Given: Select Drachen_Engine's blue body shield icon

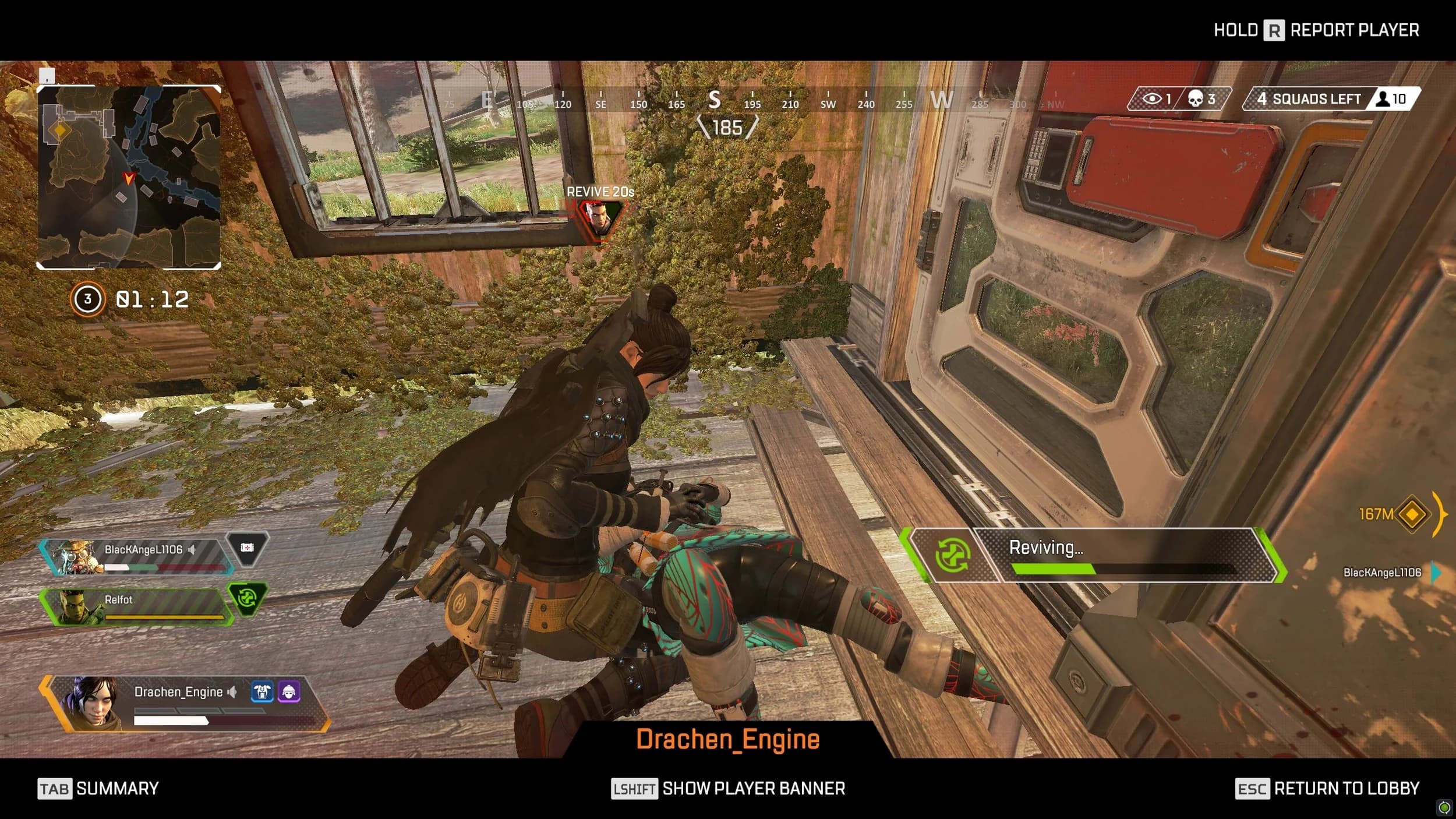Looking at the screenshot, I should pos(263,692).
